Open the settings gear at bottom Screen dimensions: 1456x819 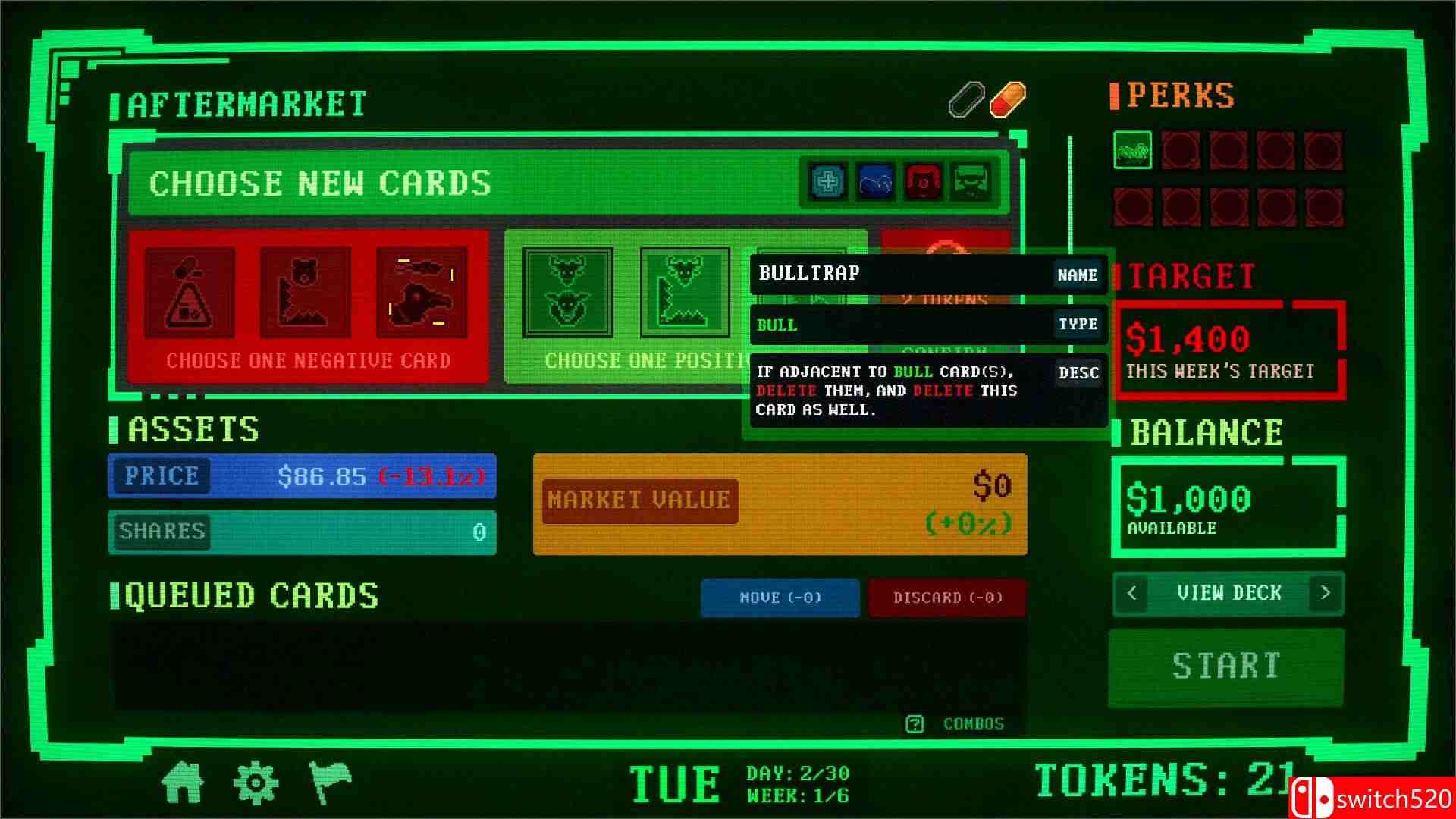[256, 782]
